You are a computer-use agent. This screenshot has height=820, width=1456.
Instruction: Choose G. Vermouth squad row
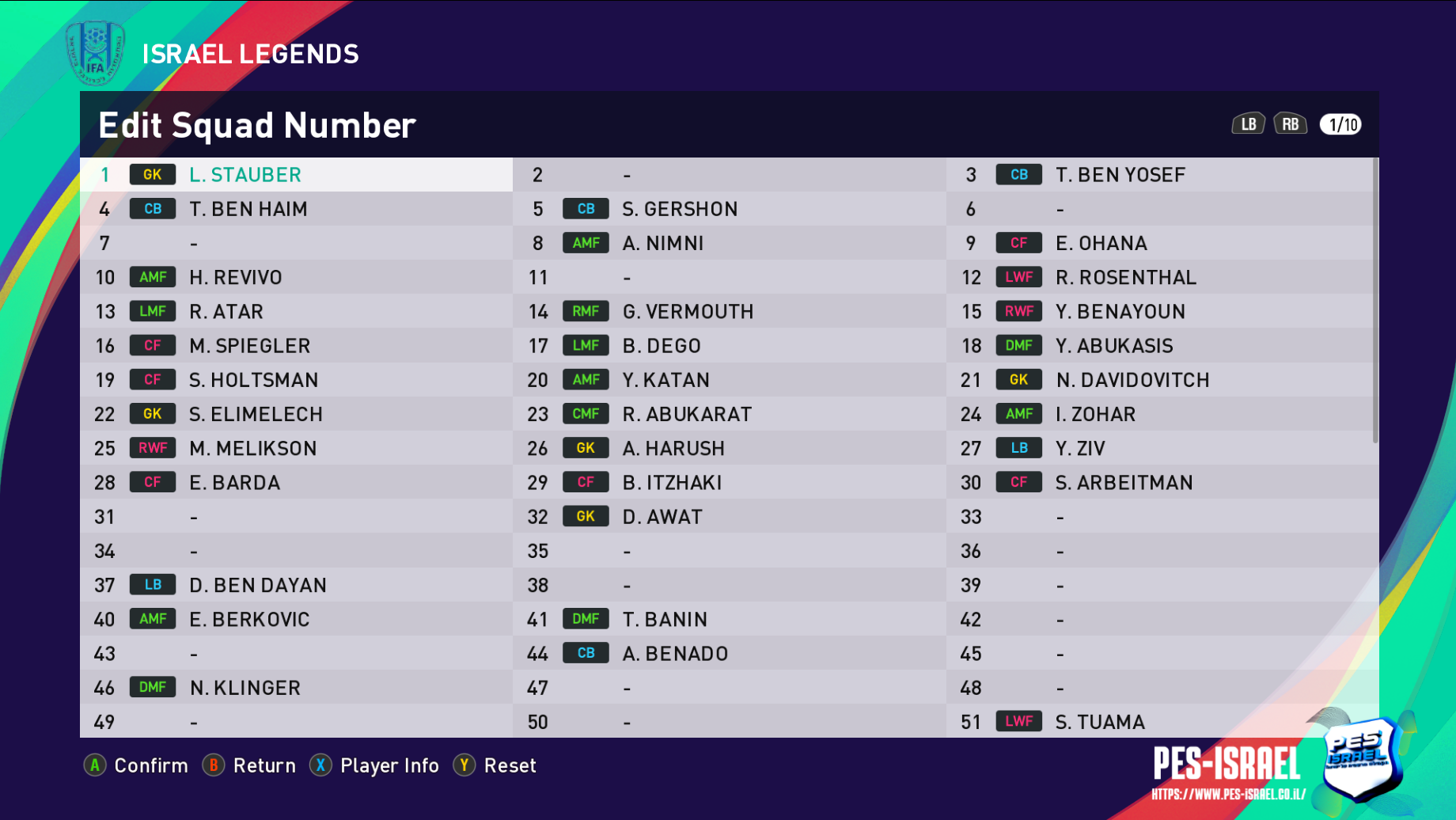729,312
